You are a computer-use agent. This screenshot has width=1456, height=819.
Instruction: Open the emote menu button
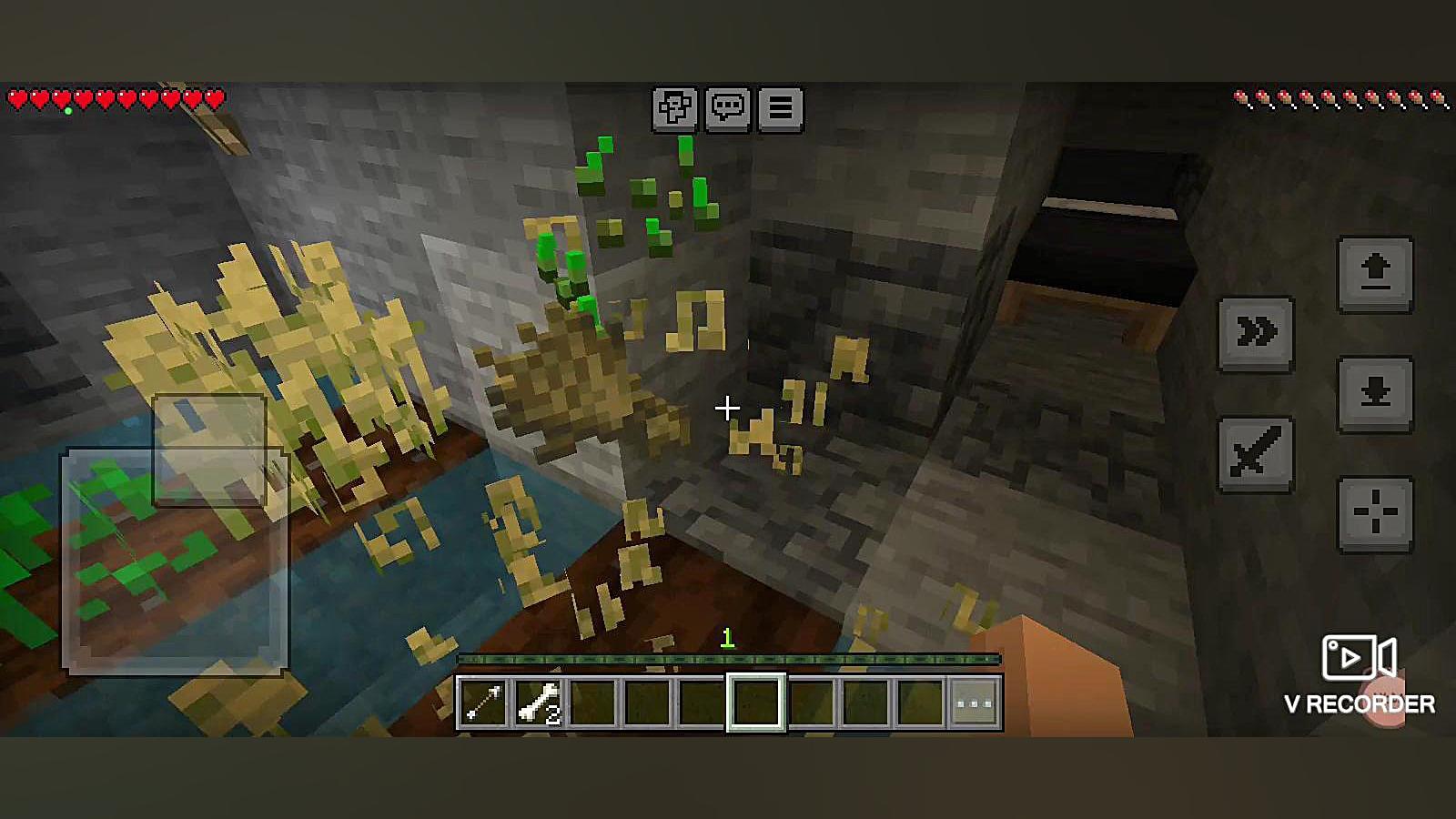674,110
